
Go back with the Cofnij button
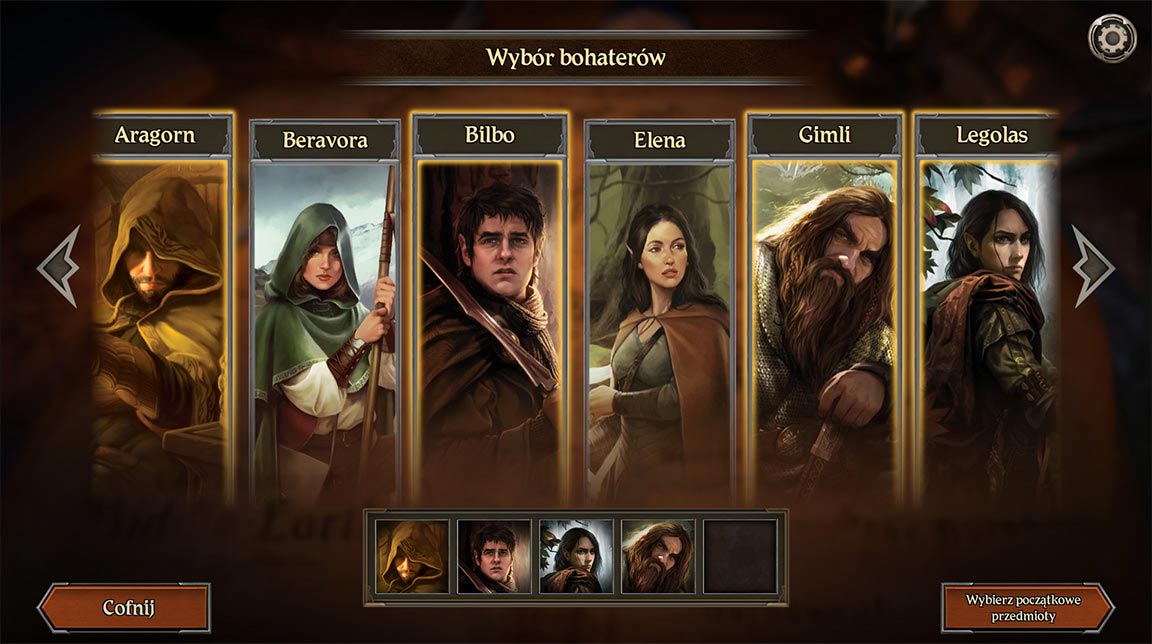click(125, 608)
